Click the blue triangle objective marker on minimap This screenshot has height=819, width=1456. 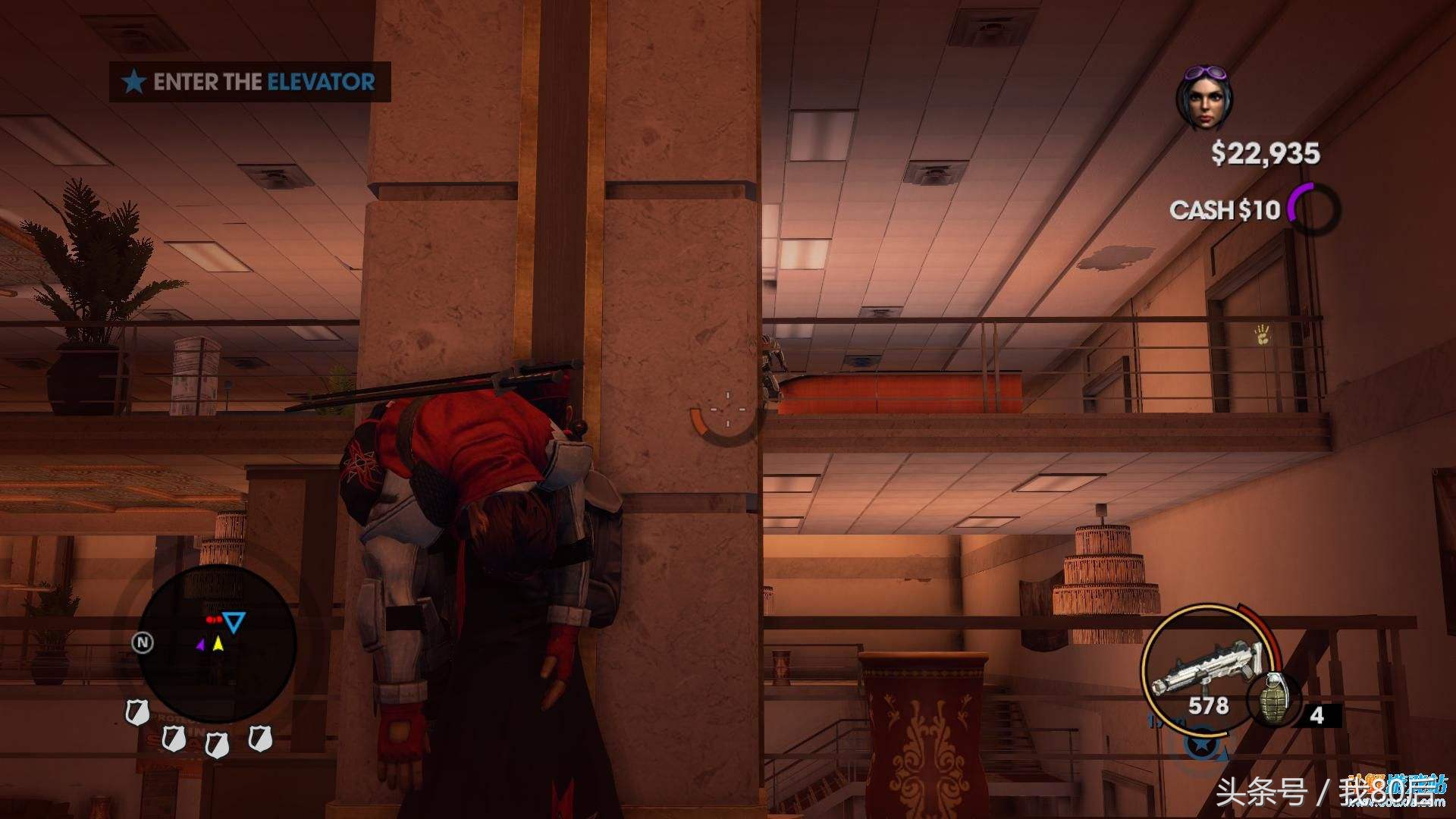click(234, 623)
